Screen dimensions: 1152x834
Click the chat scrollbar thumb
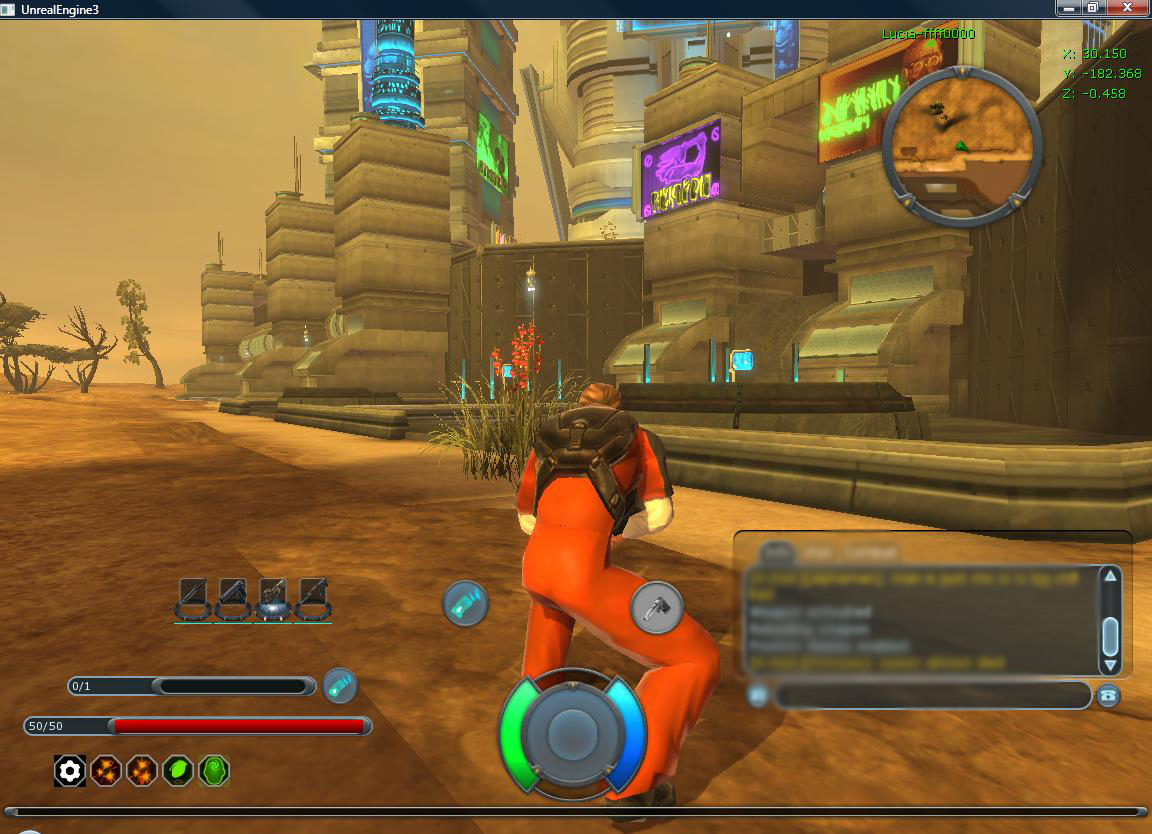click(x=1110, y=635)
